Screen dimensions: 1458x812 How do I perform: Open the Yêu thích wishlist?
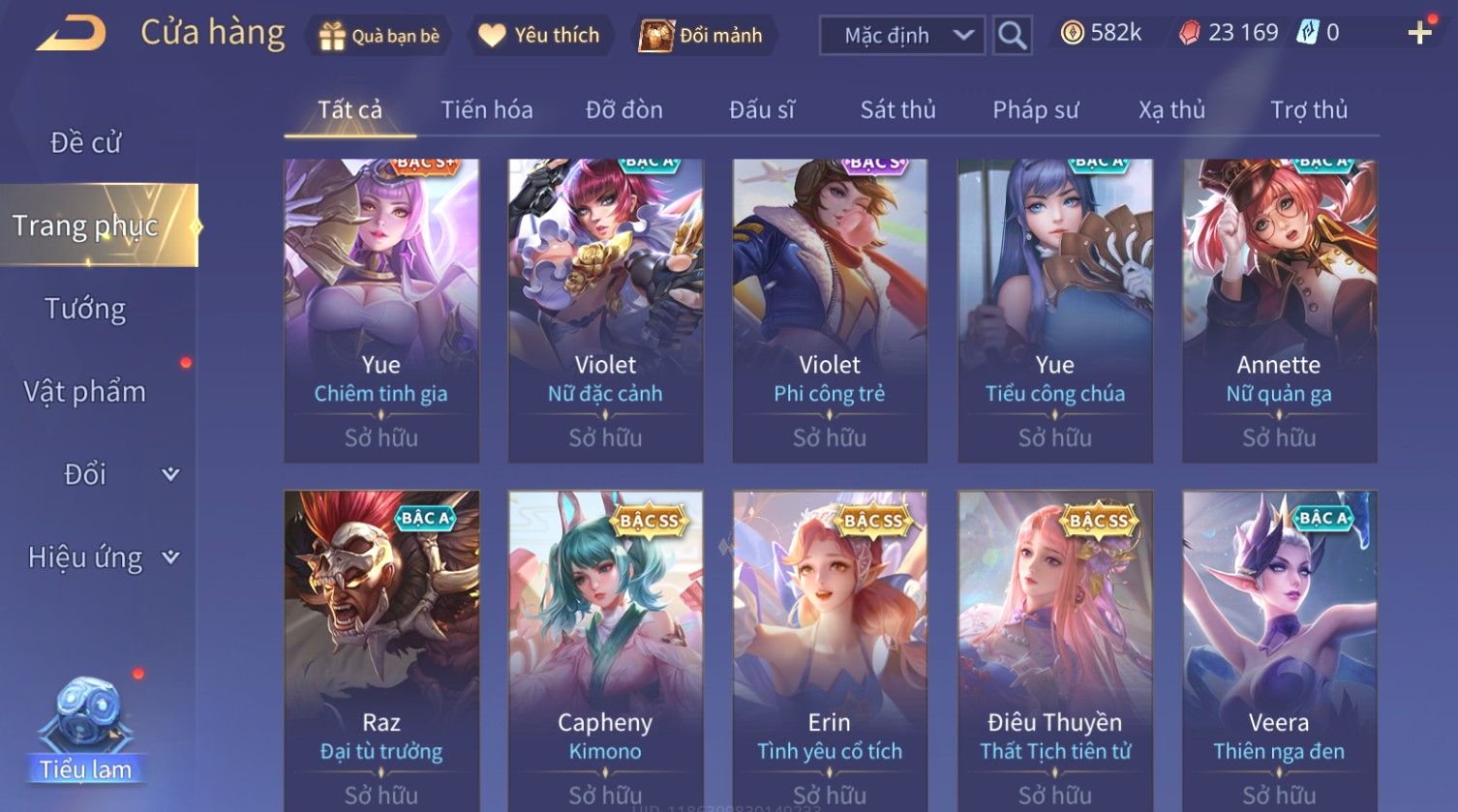pyautogui.click(x=540, y=36)
